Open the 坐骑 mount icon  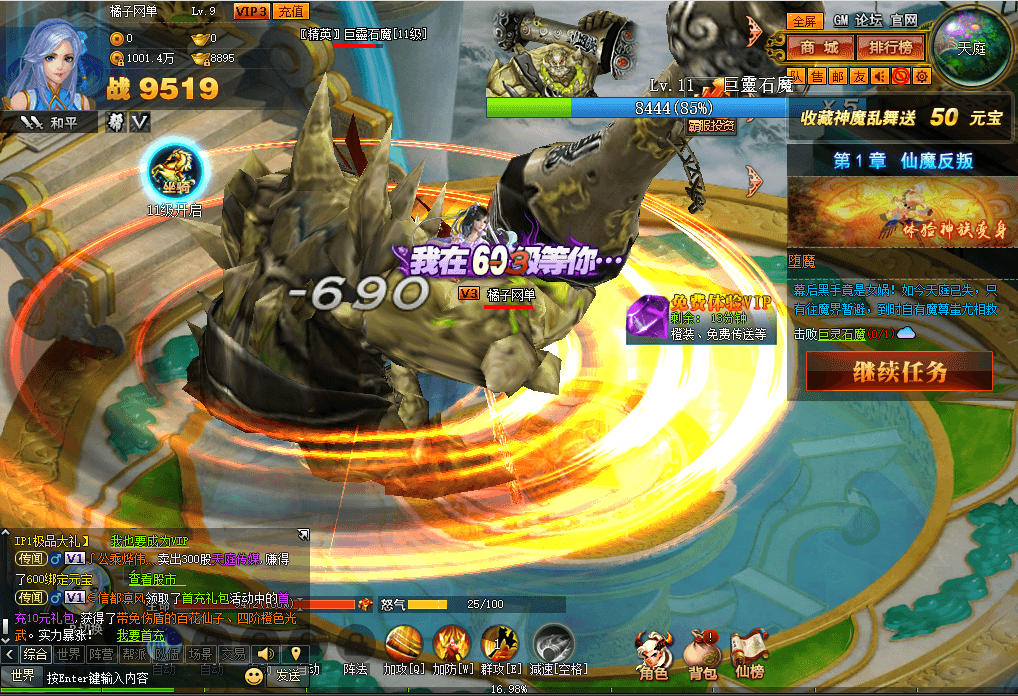click(x=176, y=171)
